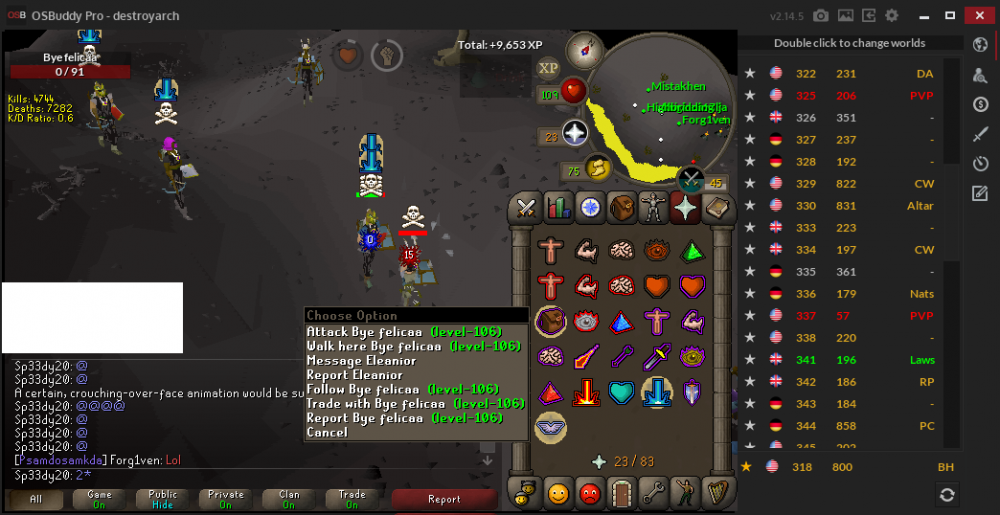Choose Message Eleanior option

point(361,360)
